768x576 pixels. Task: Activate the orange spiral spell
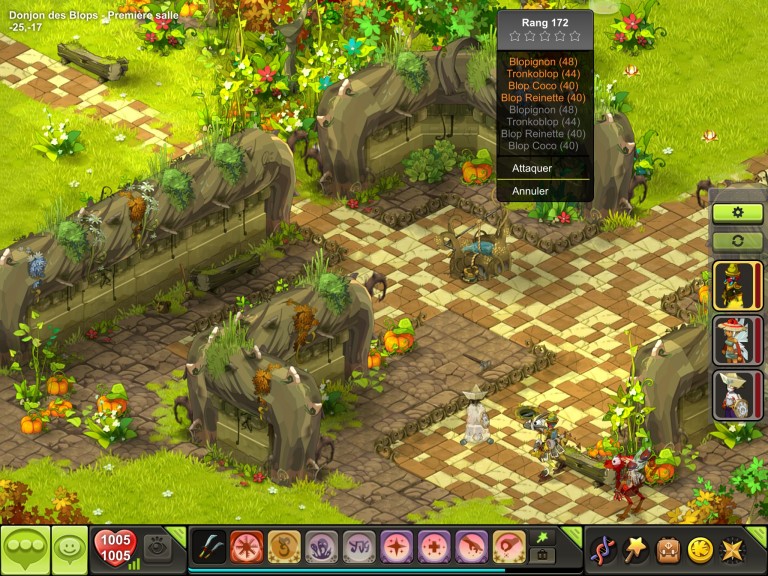point(284,547)
